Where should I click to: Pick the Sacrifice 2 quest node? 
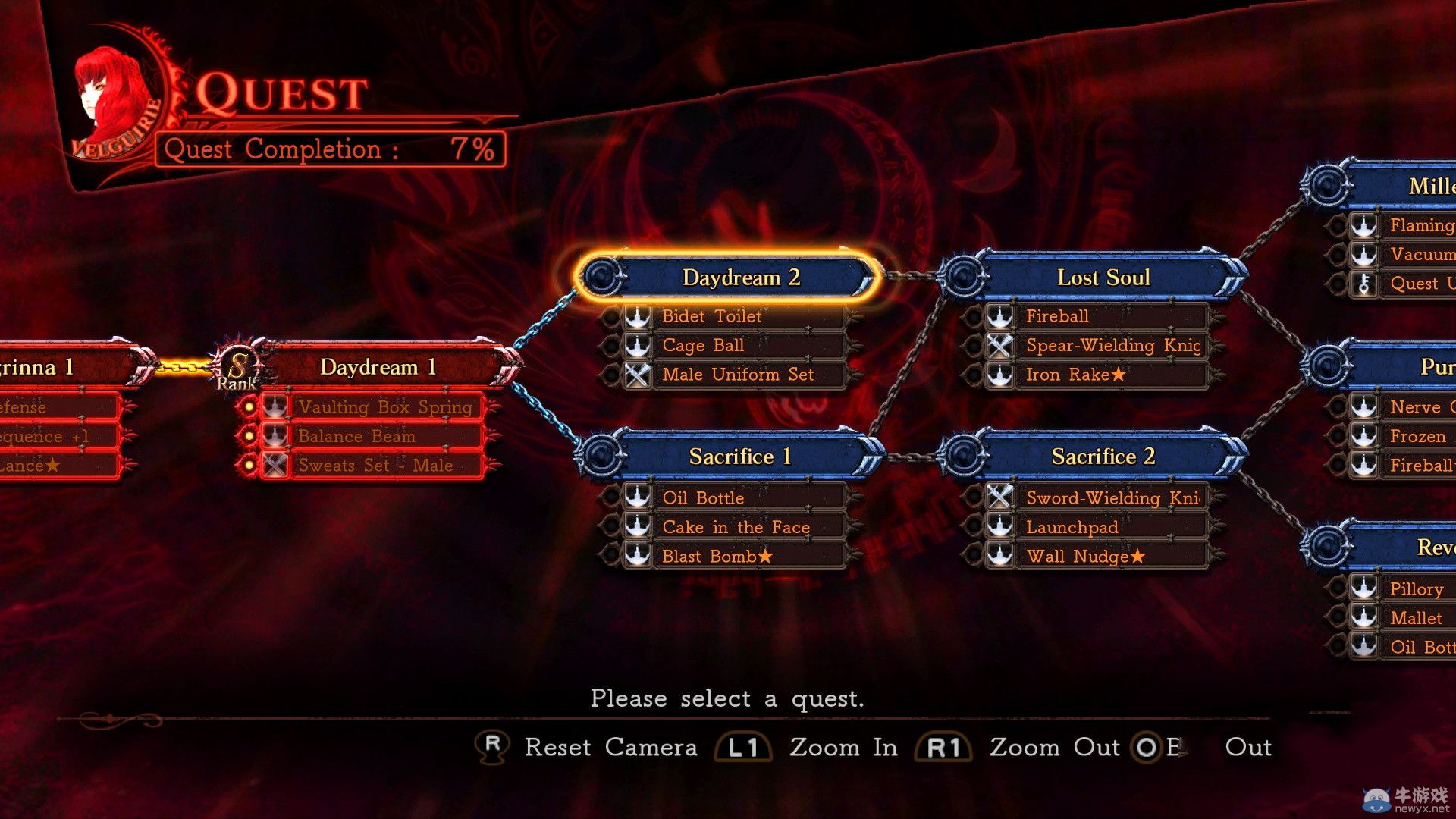click(1103, 457)
